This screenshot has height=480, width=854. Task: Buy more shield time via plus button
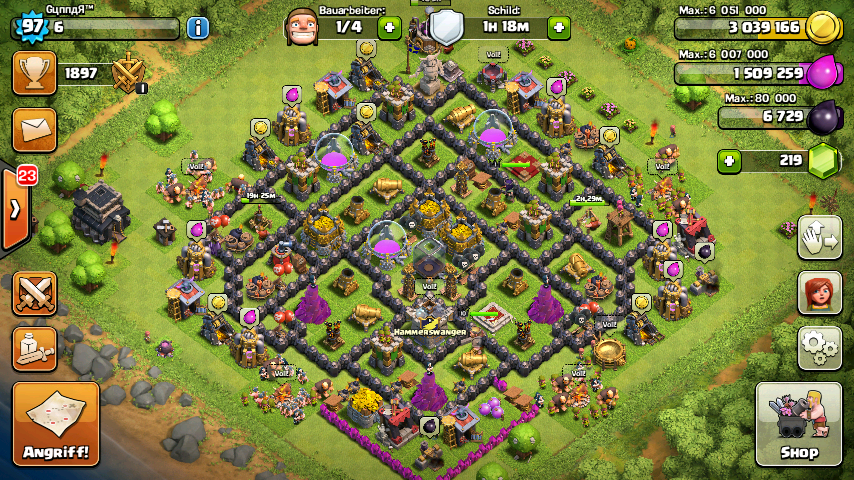pos(559,27)
